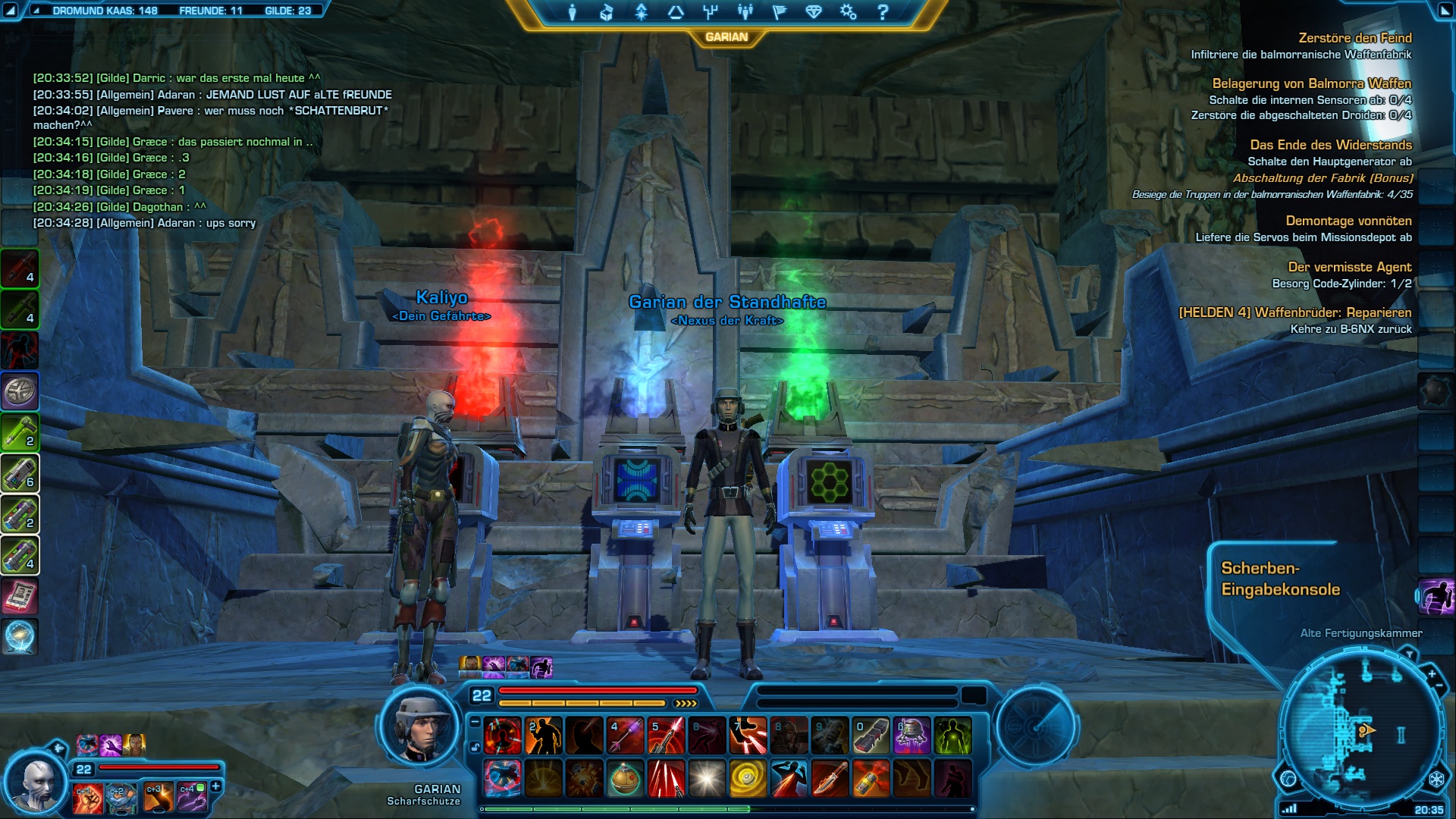Zoom out the minimap with the minus button
The height and width of the screenshot is (819, 1456).
[1439, 686]
